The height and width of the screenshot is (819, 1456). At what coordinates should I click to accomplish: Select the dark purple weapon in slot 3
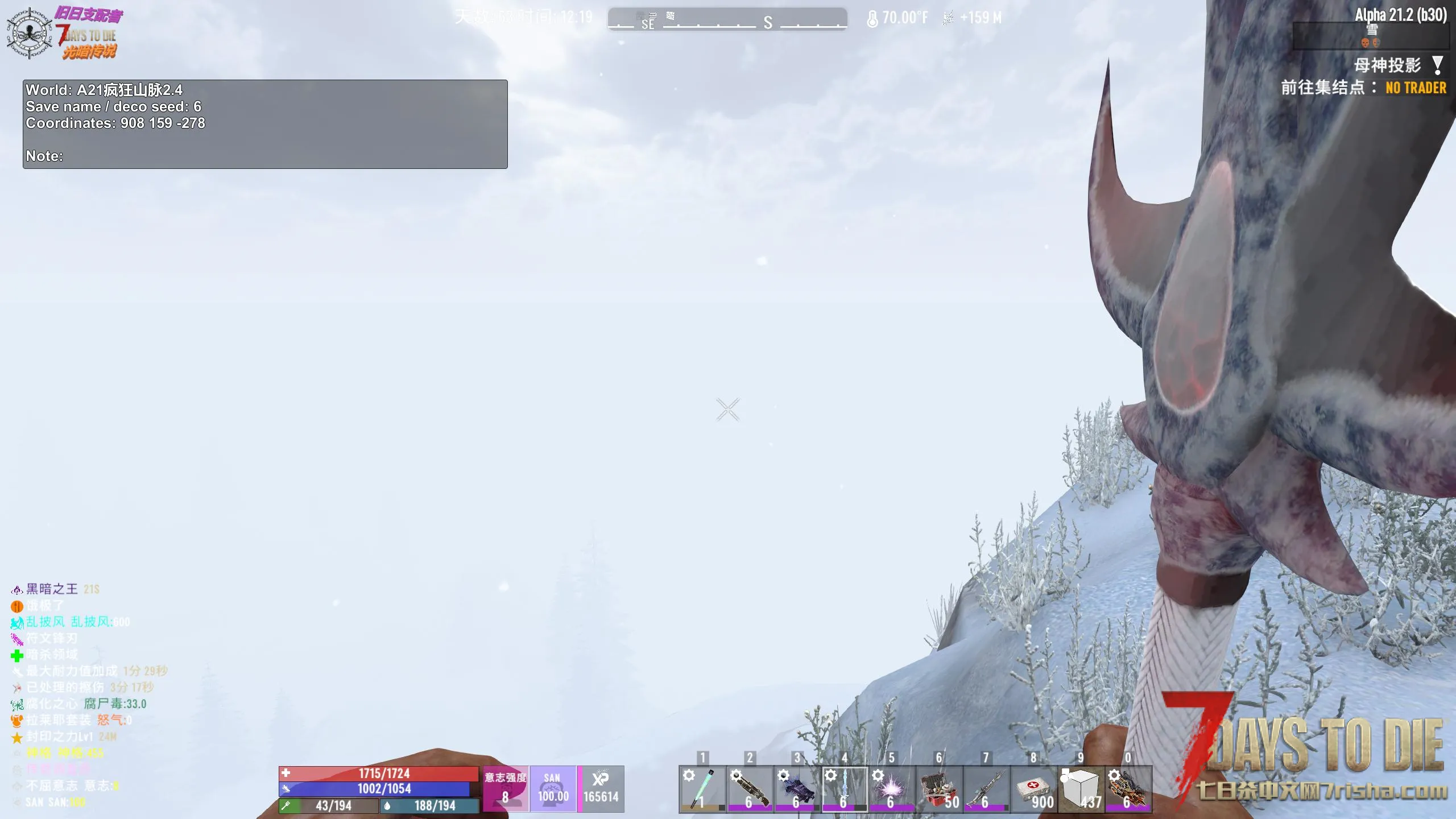coord(797,789)
